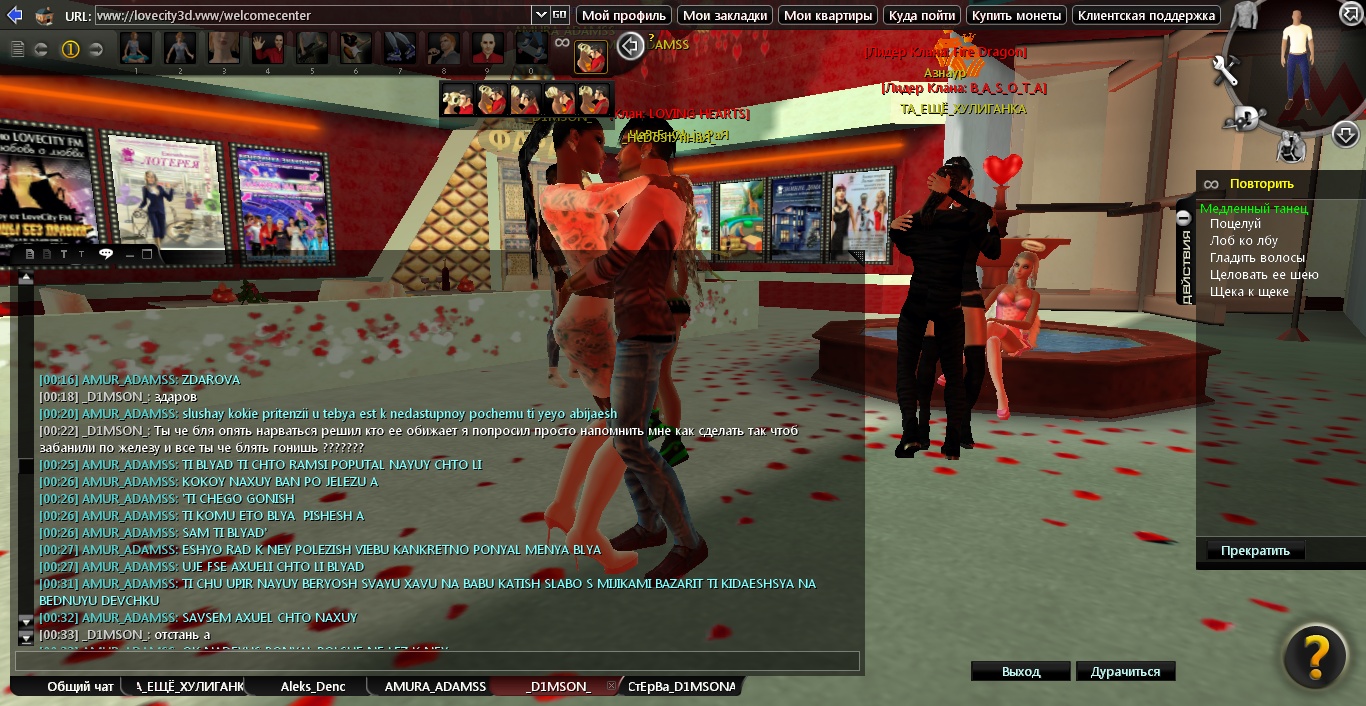
Task: Hit the GO button beside the URL
Action: 560,15
